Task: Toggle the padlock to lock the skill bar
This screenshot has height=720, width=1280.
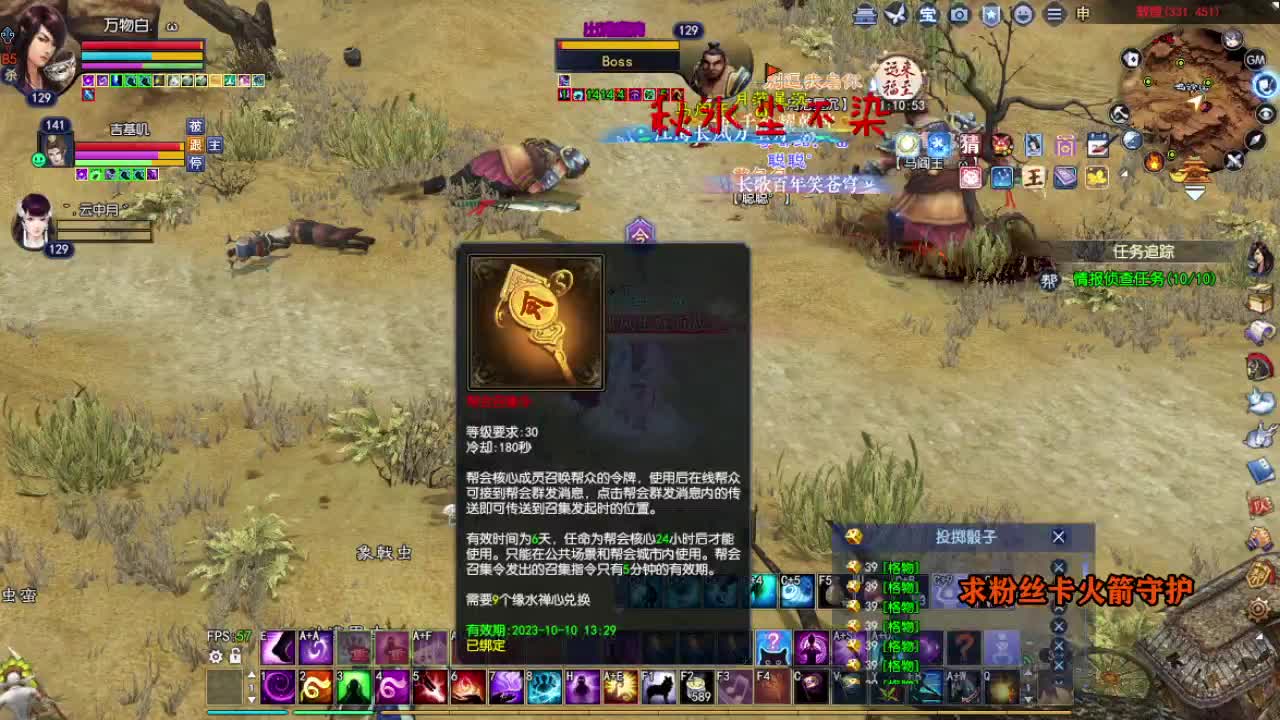Action: [235, 655]
